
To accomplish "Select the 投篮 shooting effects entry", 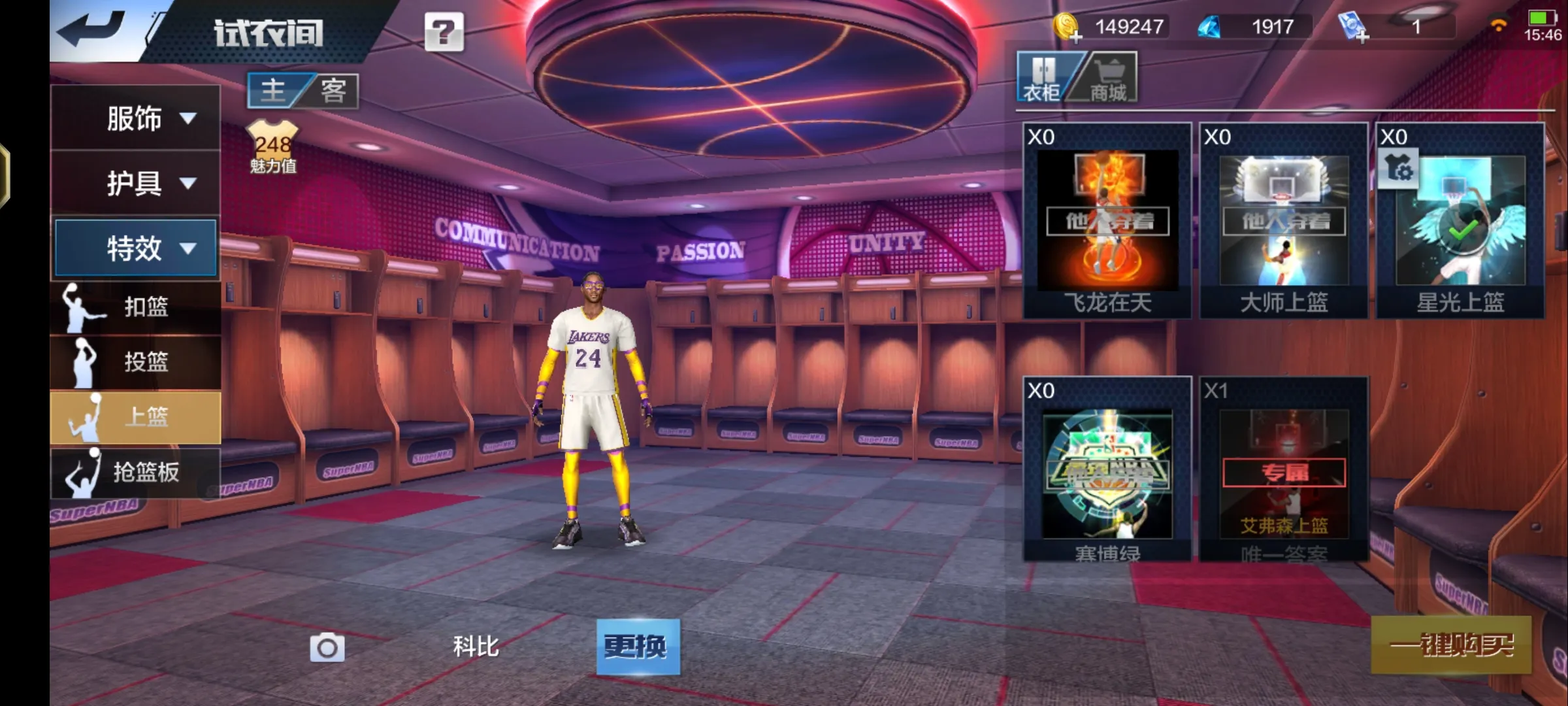I will [135, 361].
